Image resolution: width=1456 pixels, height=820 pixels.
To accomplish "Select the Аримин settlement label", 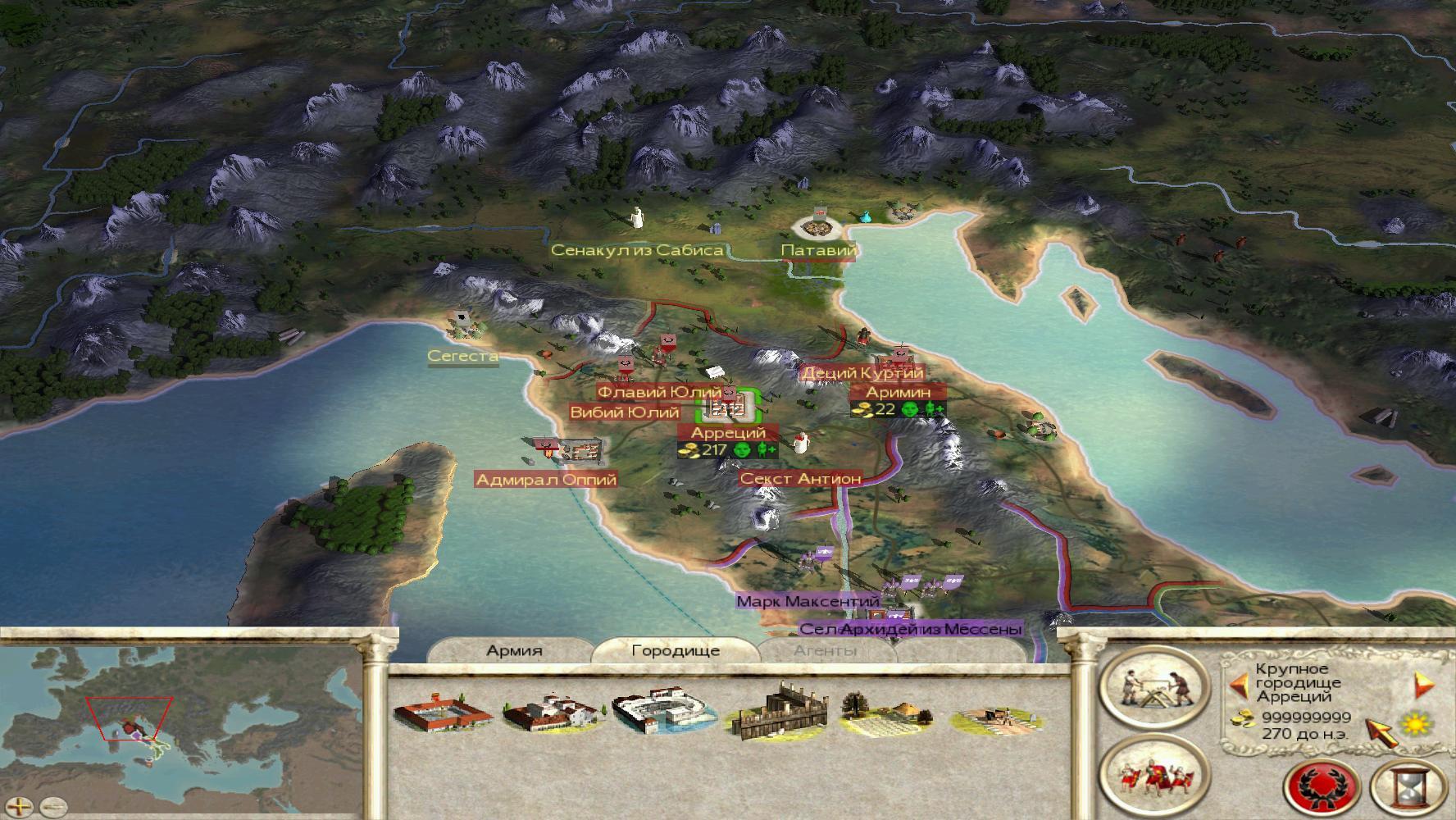I will 899,392.
